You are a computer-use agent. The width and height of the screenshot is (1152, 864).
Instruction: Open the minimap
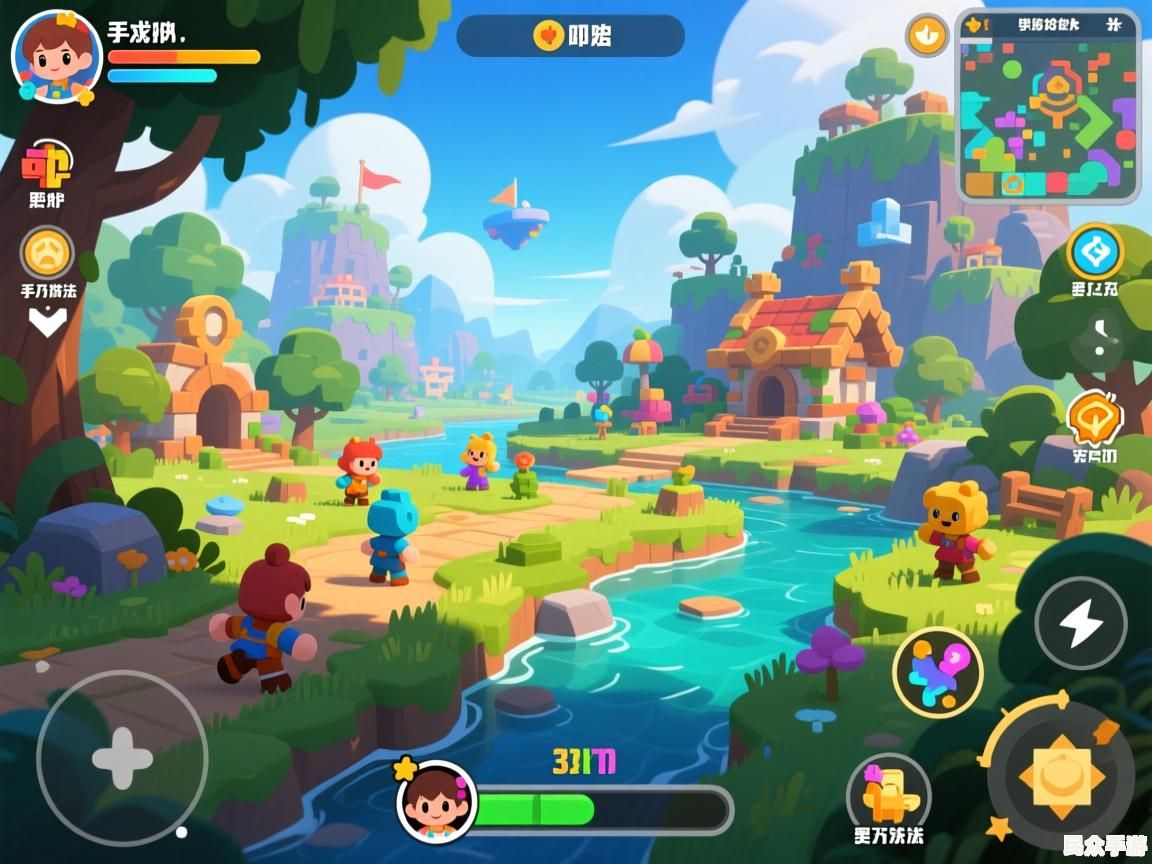(1048, 105)
